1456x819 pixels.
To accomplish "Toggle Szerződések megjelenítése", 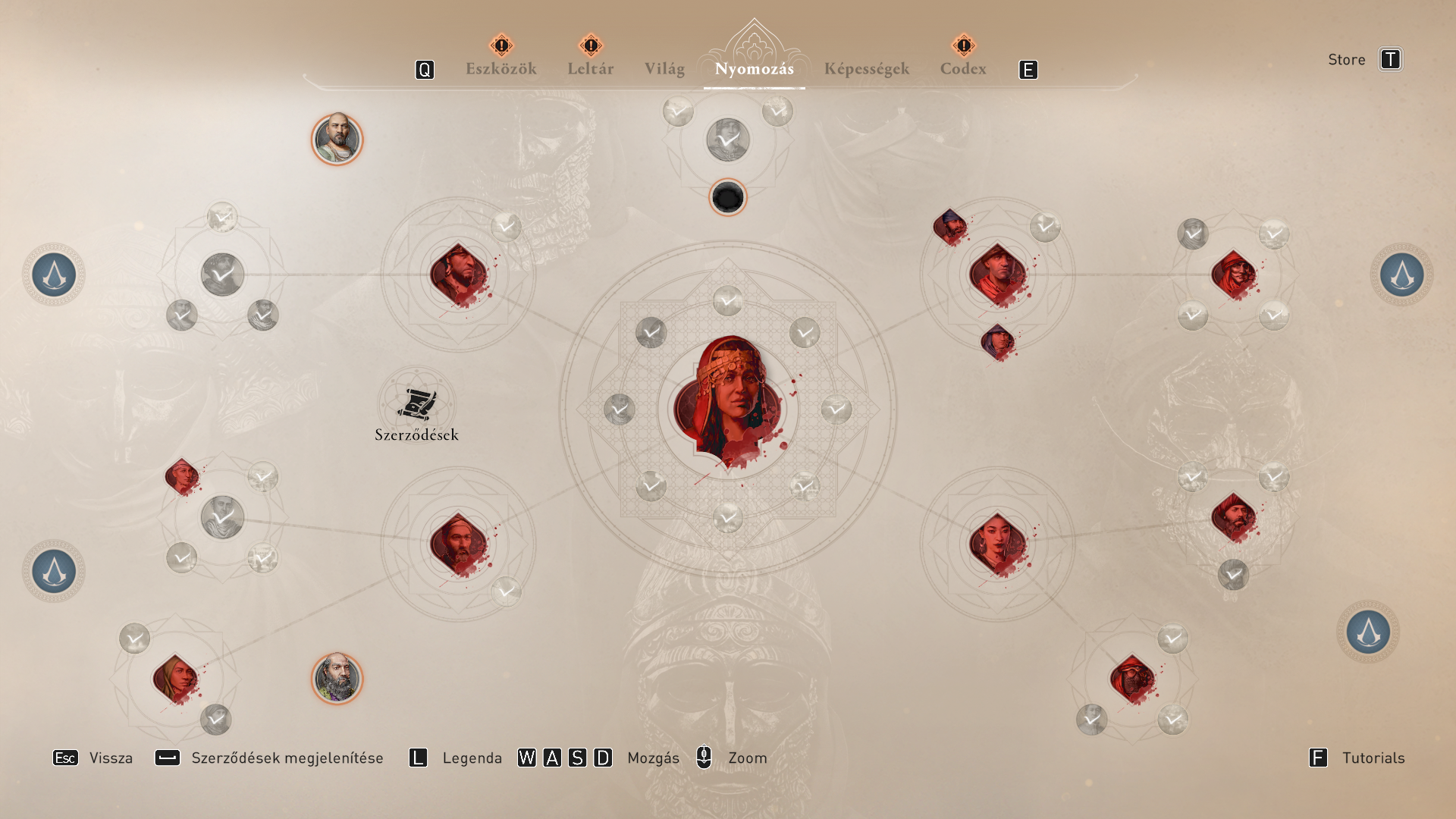I will (x=269, y=758).
